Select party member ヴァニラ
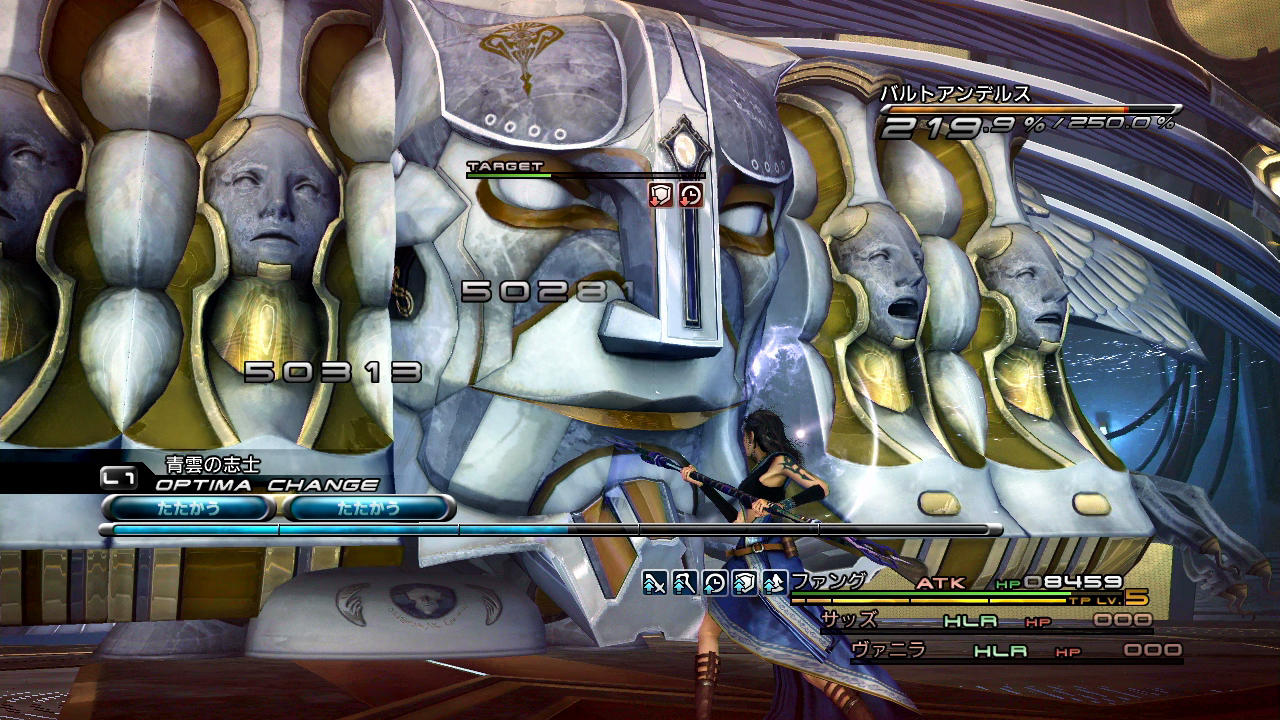The image size is (1280, 720). coord(888,650)
